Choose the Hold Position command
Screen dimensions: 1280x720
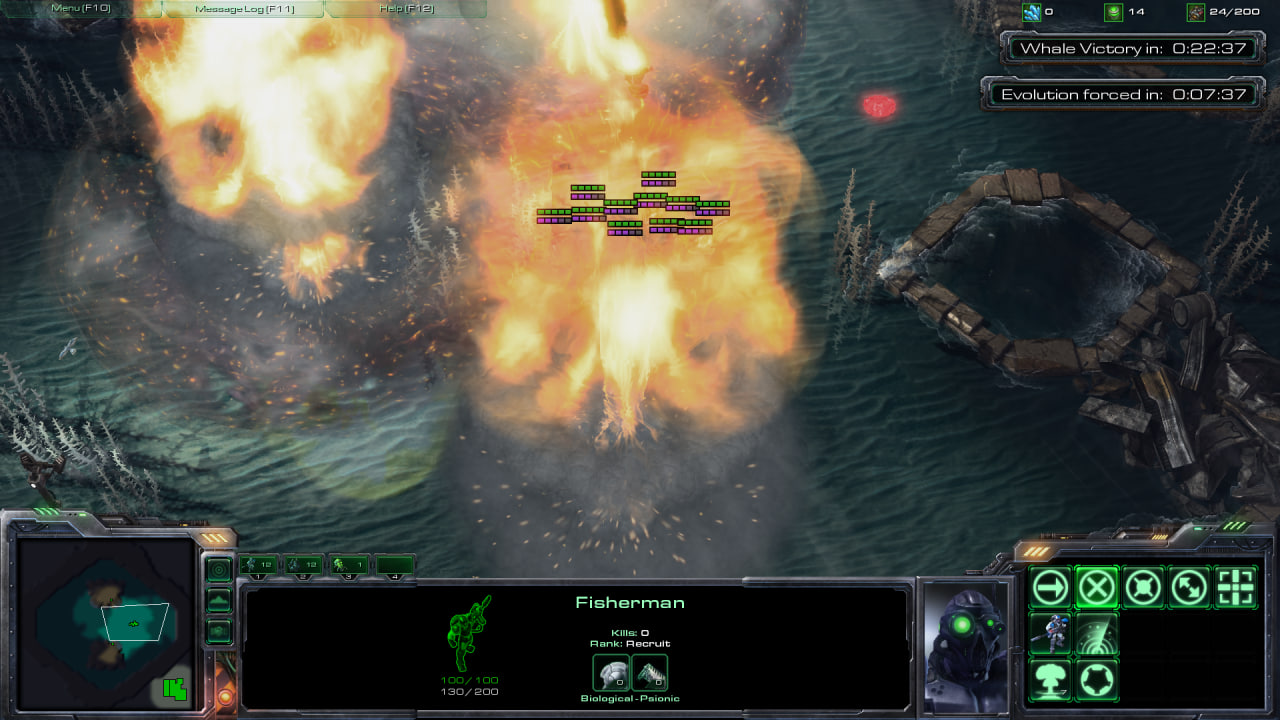coord(1143,588)
